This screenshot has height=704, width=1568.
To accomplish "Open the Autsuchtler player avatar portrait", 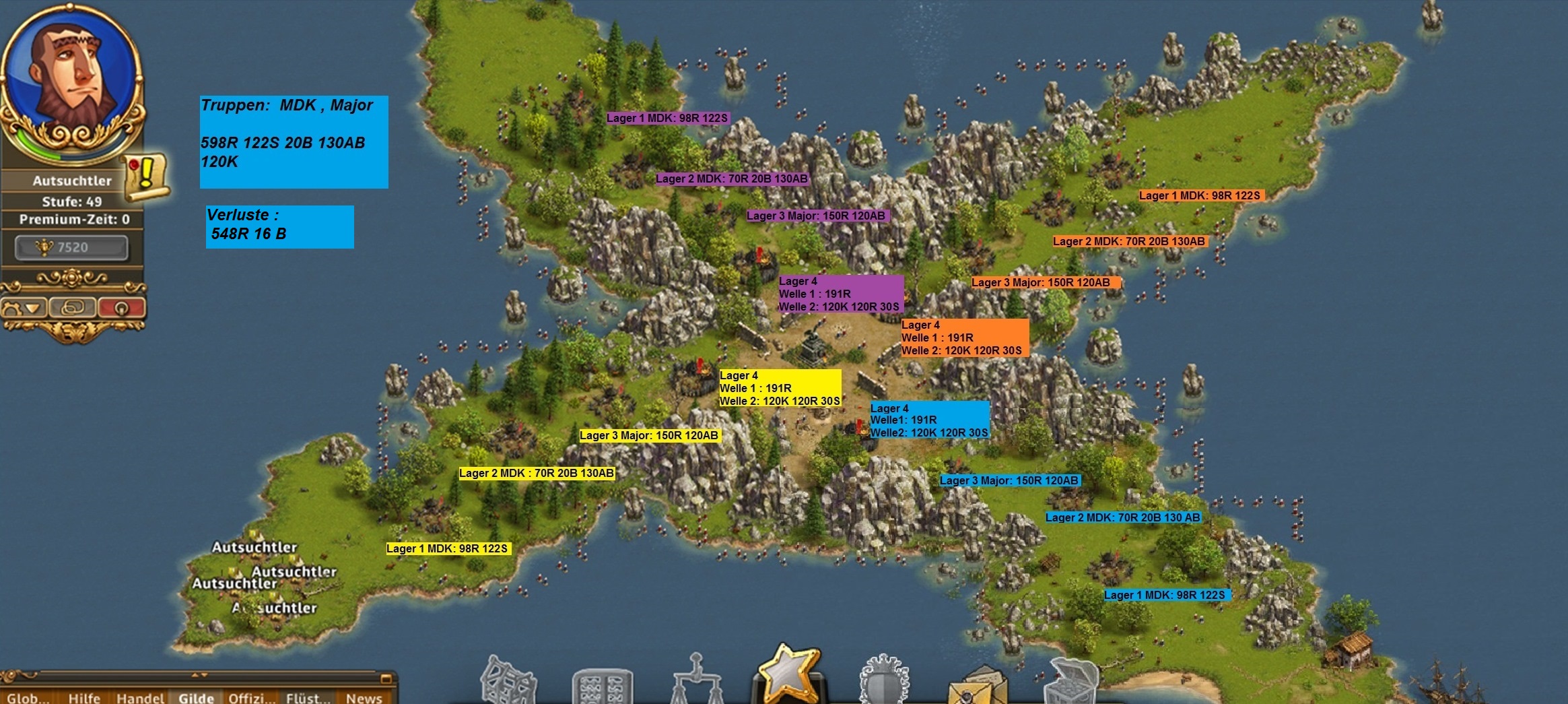I will click(x=71, y=74).
